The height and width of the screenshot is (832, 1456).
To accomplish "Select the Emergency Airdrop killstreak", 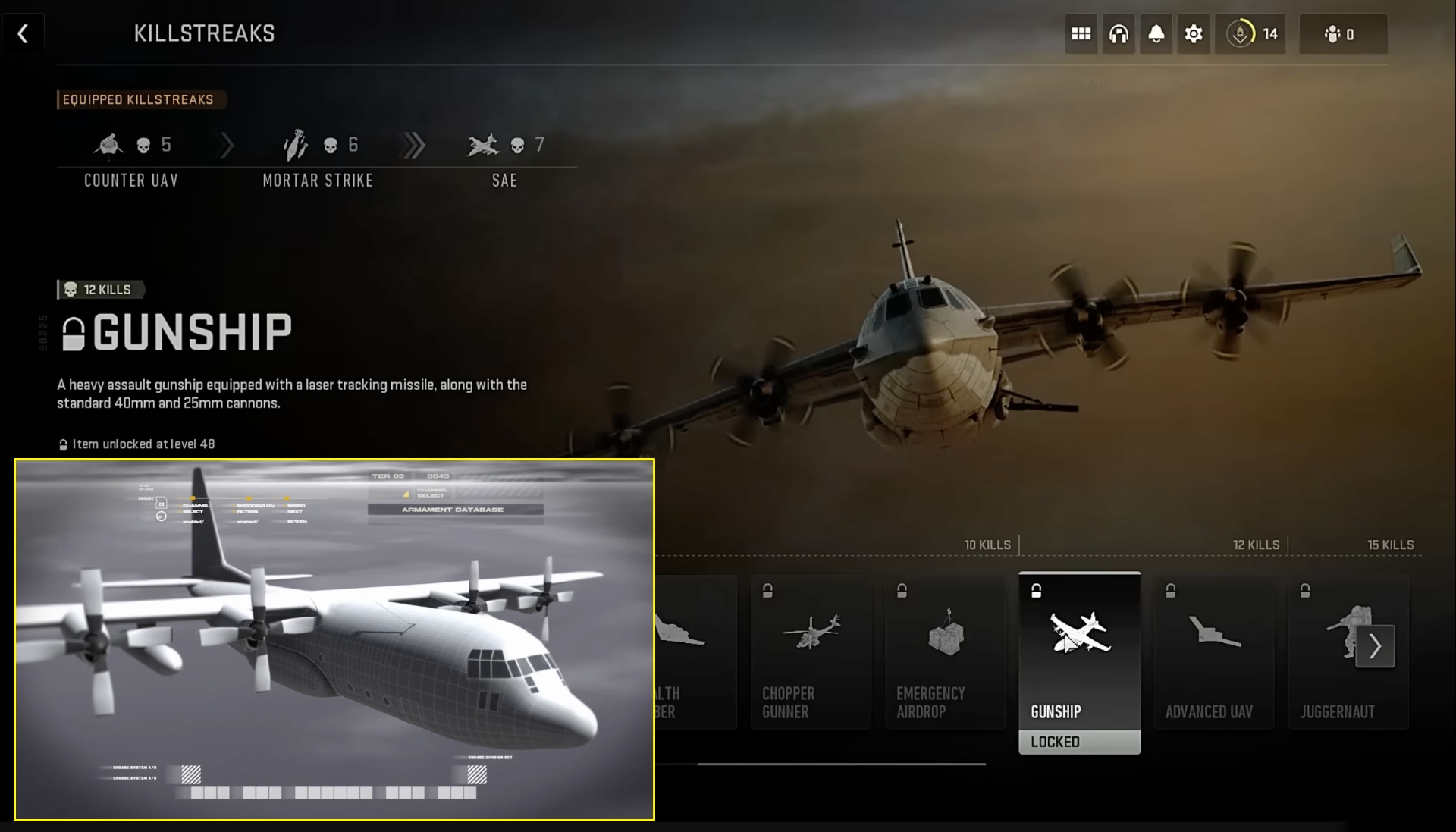I will [945, 652].
